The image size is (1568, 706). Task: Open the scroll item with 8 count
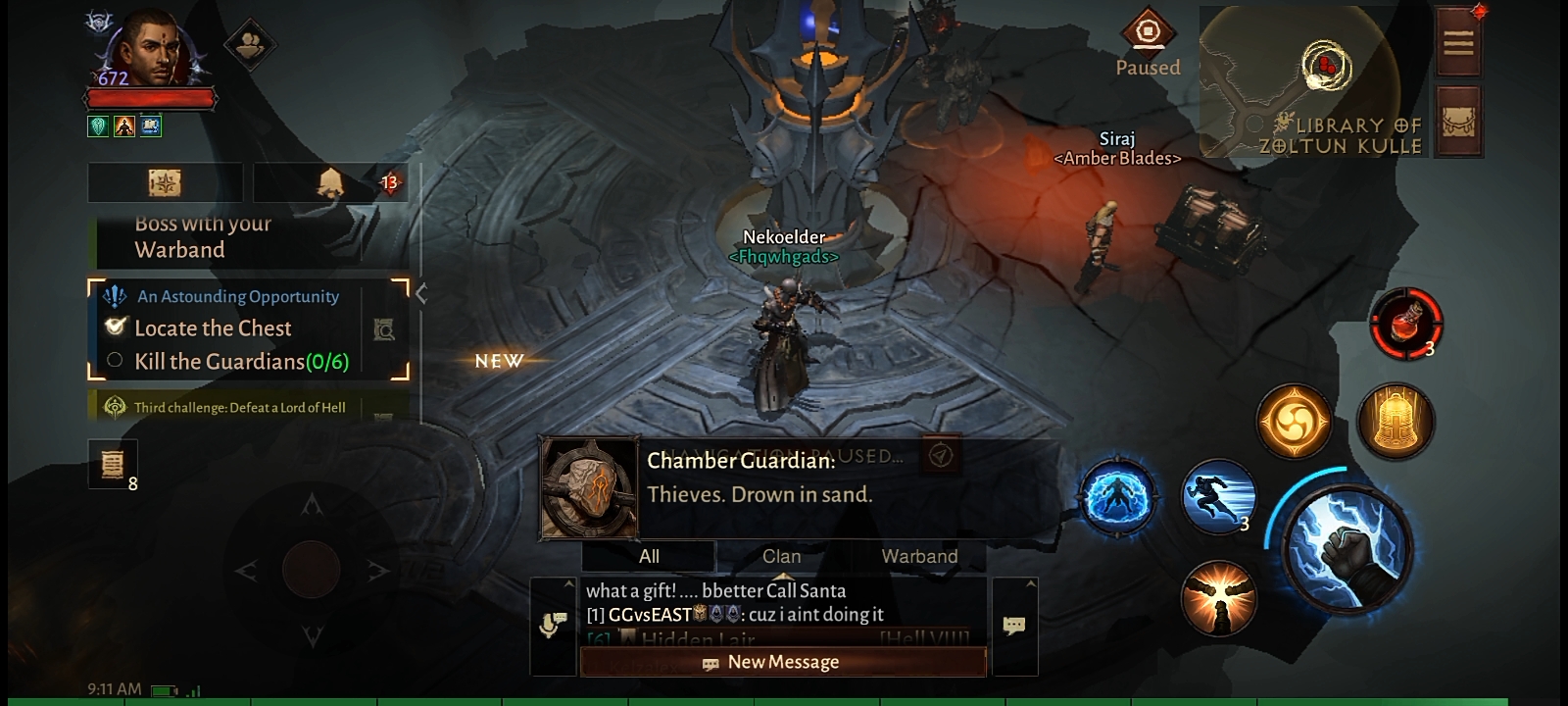tap(113, 463)
